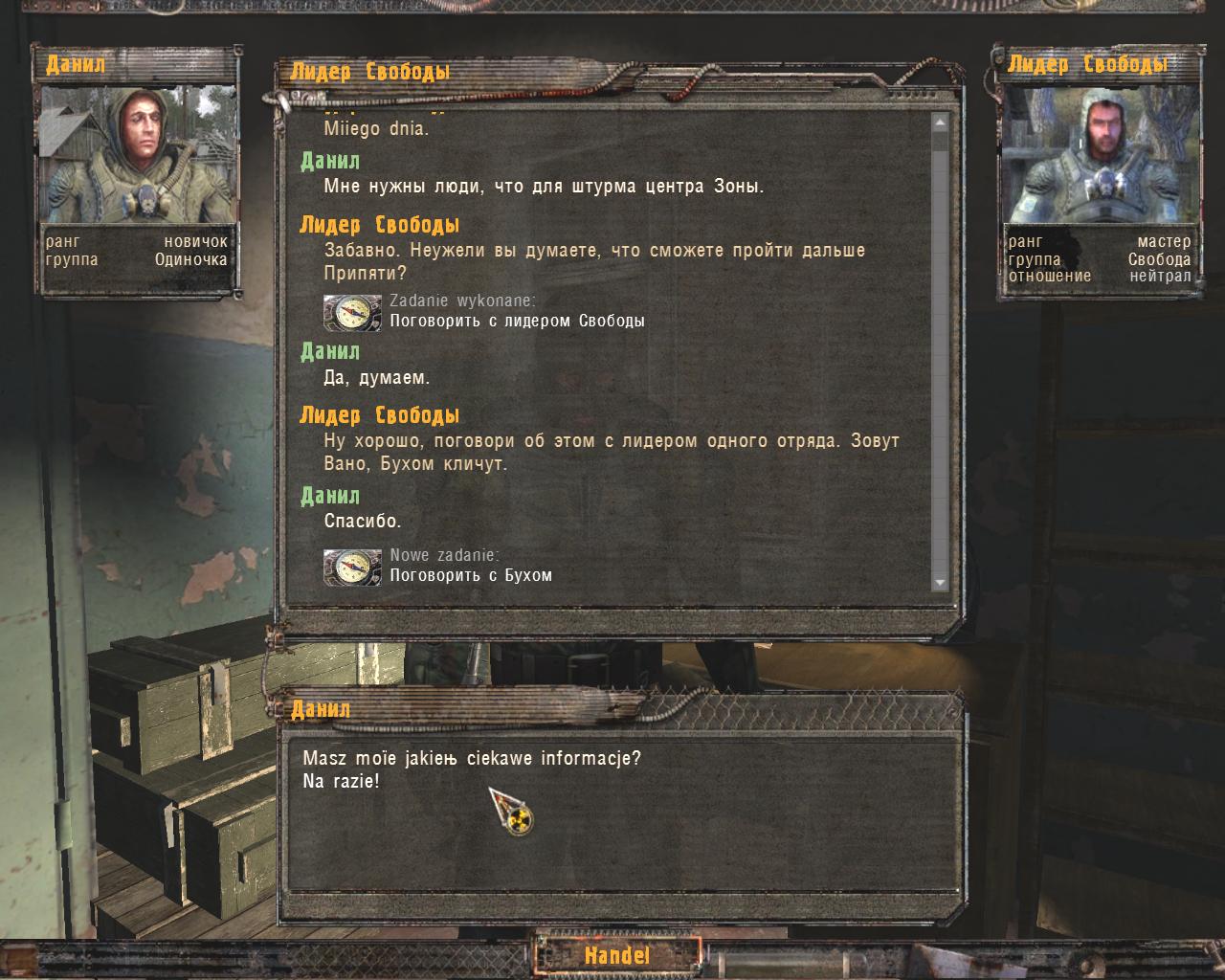Click the dialogue log scroll-down arrow
1225x980 pixels.
pyautogui.click(x=939, y=582)
